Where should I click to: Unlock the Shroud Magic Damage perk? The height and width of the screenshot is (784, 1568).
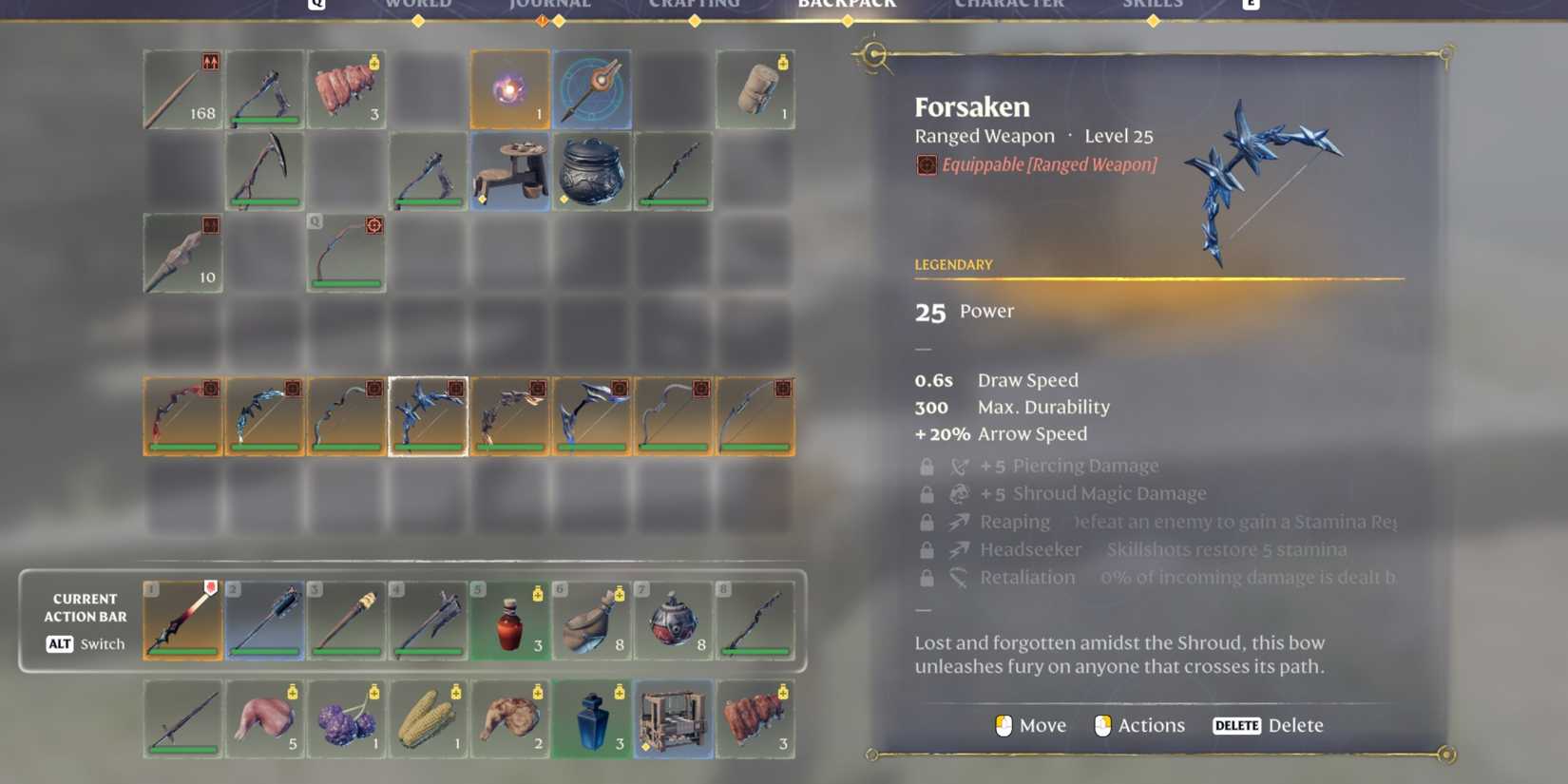pos(927,493)
